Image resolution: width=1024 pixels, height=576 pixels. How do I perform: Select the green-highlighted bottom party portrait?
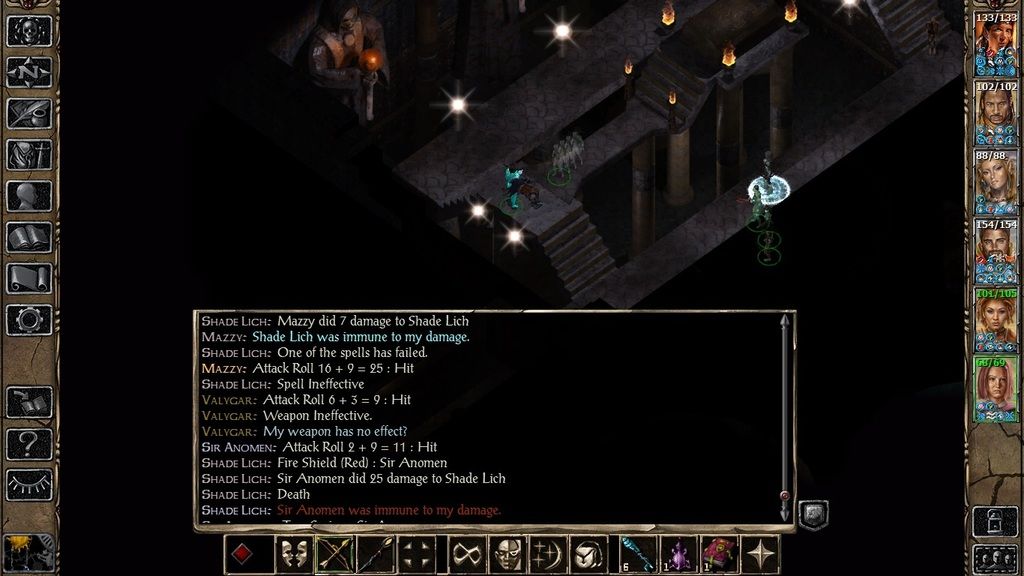pyautogui.click(x=995, y=389)
